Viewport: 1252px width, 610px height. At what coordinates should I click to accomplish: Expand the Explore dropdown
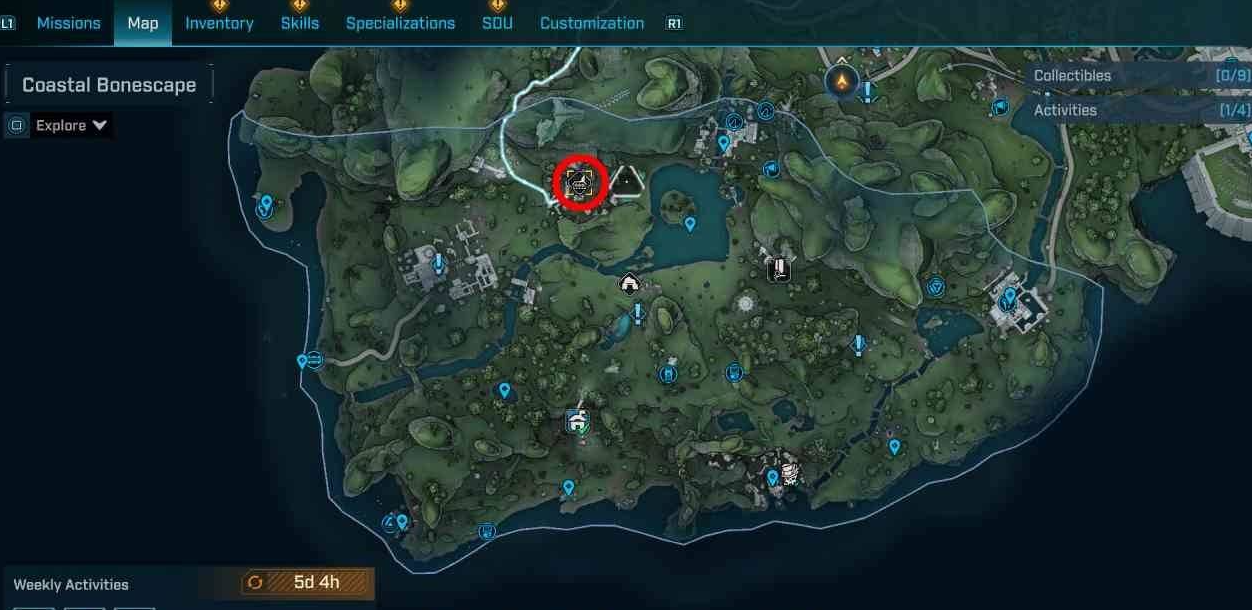[71, 125]
